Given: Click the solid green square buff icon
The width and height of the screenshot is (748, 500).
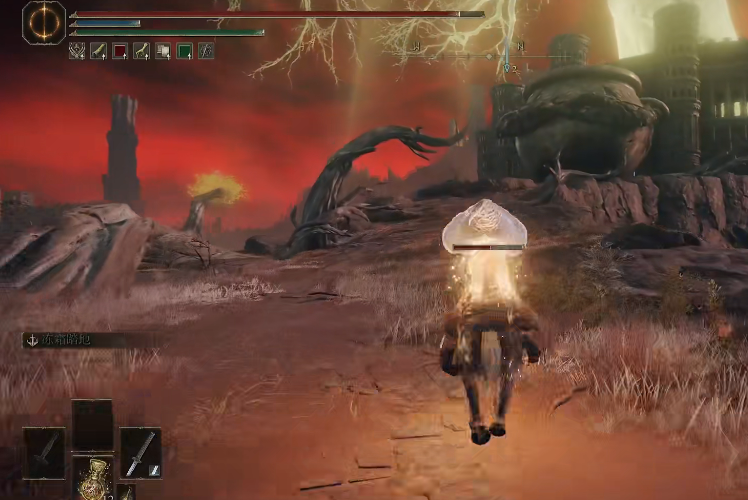Looking at the screenshot, I should 185,50.
